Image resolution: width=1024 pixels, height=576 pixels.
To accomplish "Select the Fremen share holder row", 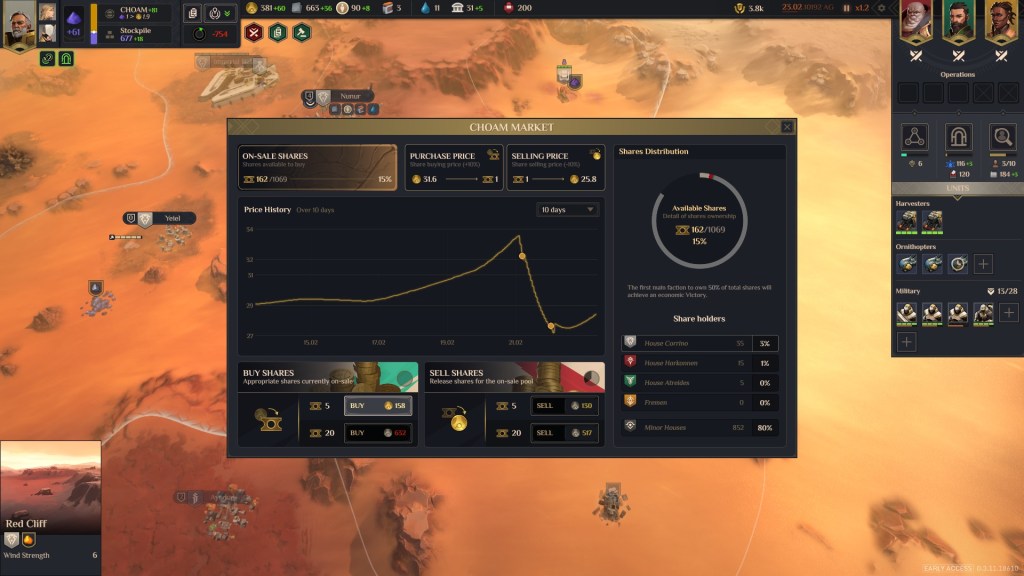I will tap(699, 402).
